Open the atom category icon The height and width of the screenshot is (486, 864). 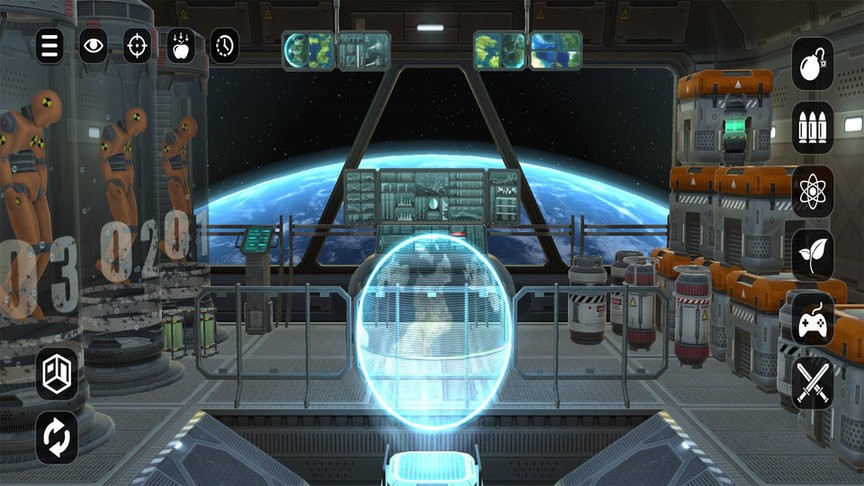(x=812, y=191)
